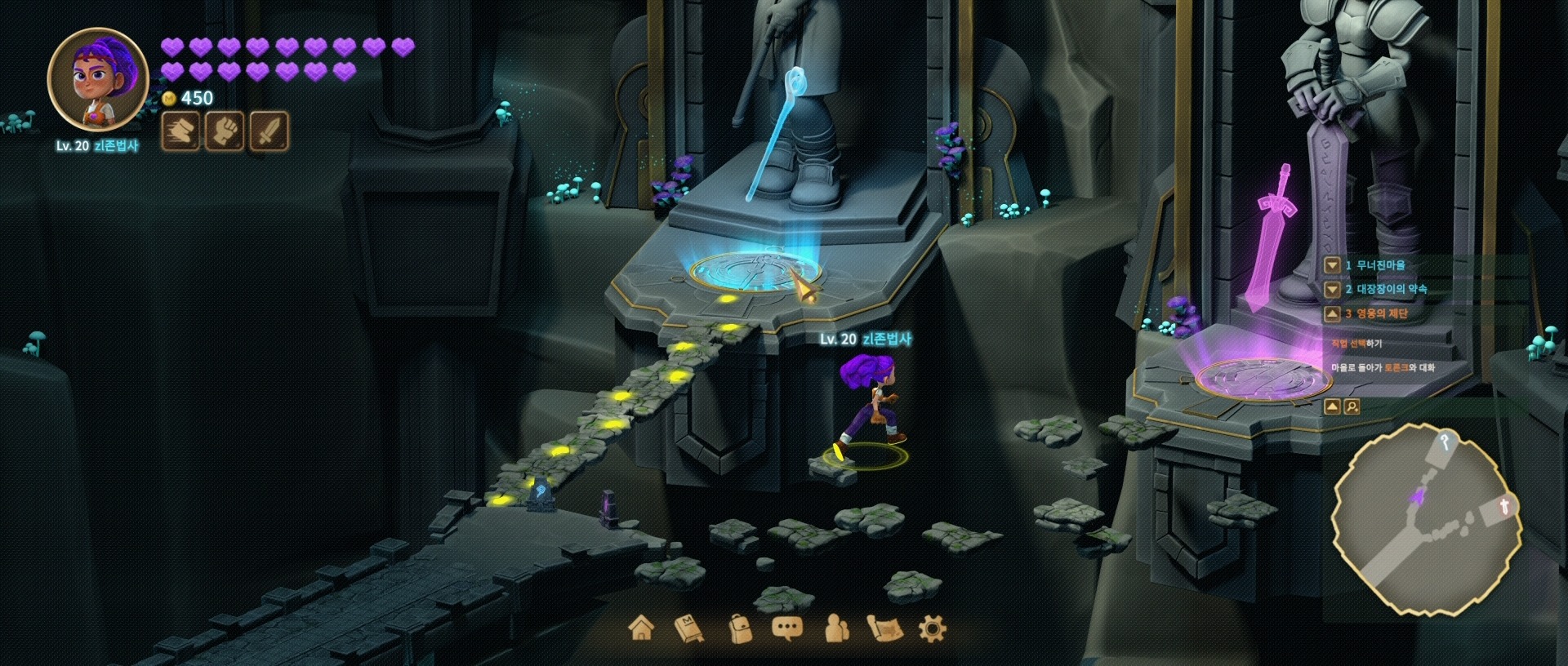Viewport: 1568px width, 666px height.
Task: Expand quest 2 대장장이의 약속
Action: coord(1332,289)
